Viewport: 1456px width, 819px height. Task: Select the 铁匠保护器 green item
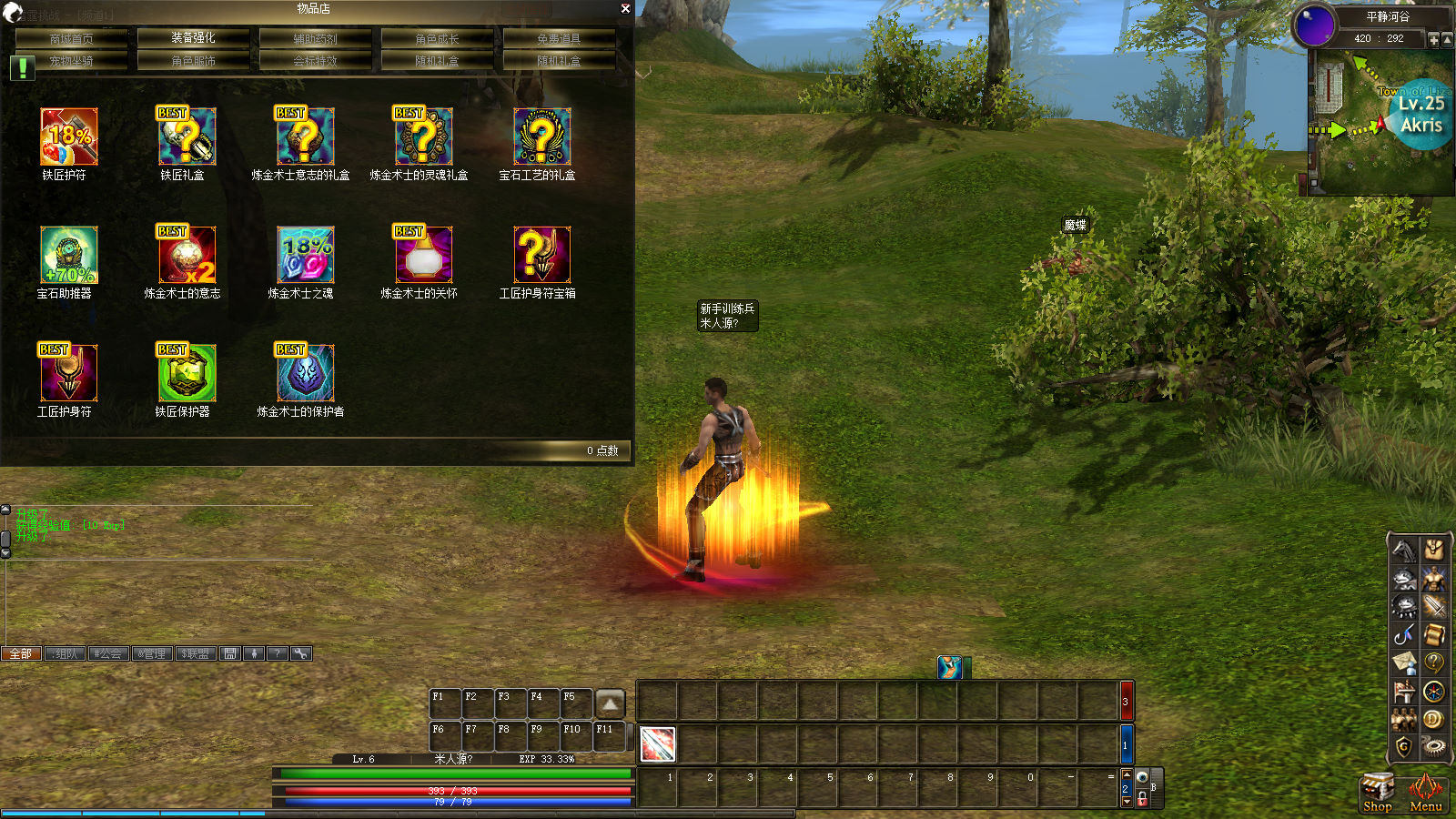(187, 373)
